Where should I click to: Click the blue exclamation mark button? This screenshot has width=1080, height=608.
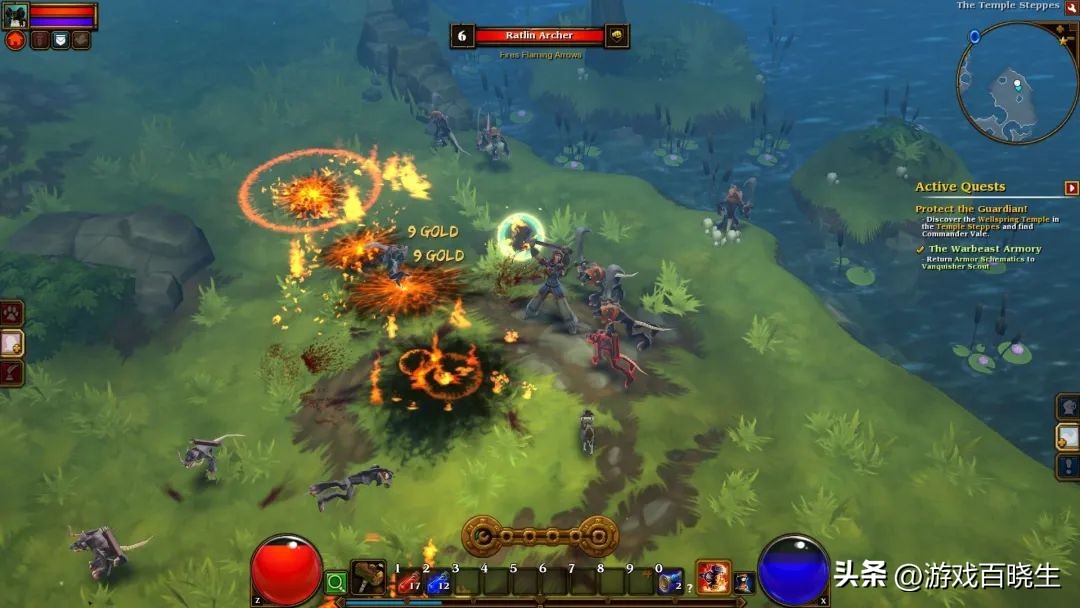tap(1068, 467)
